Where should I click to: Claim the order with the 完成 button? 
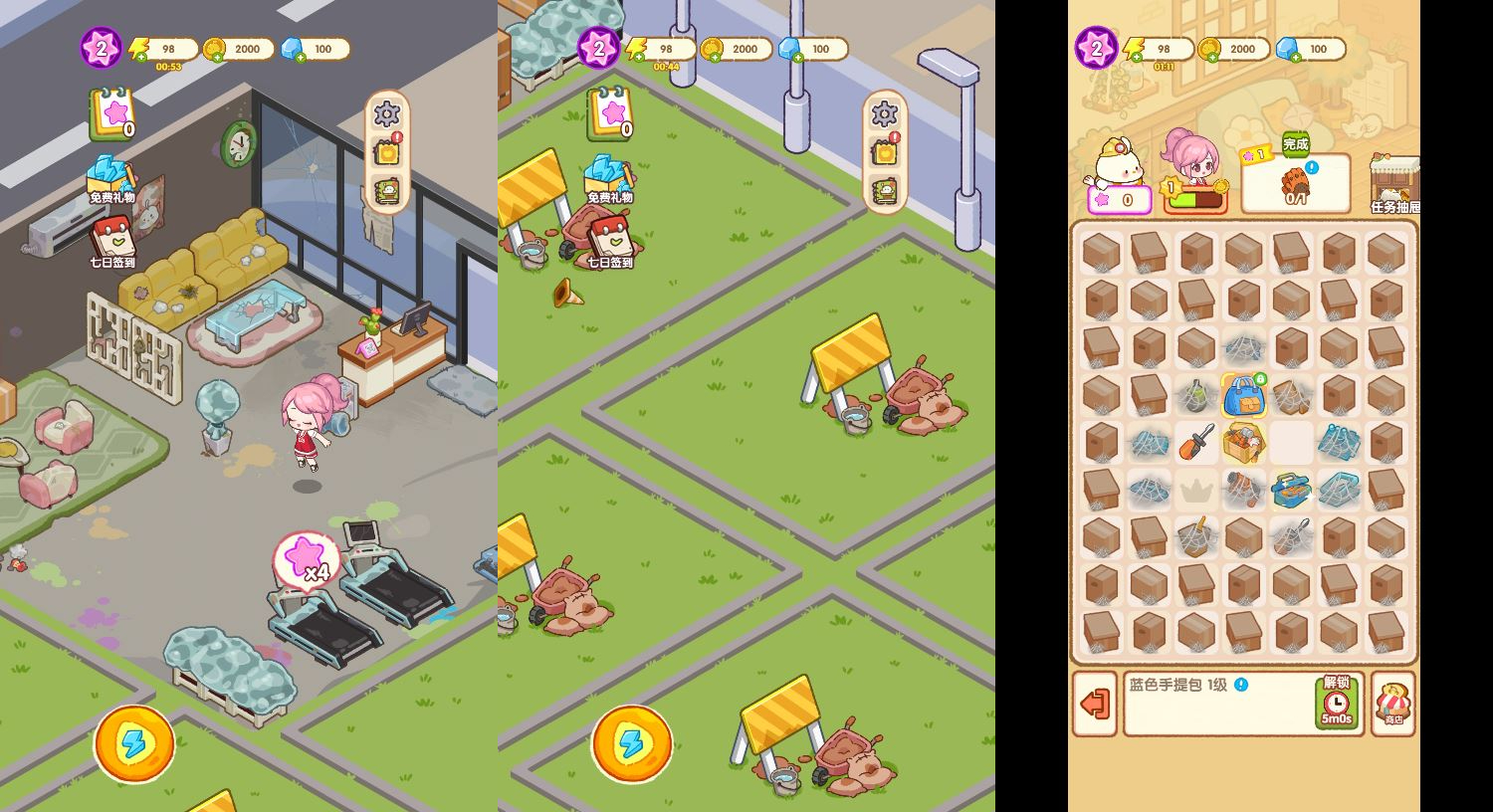[1295, 144]
